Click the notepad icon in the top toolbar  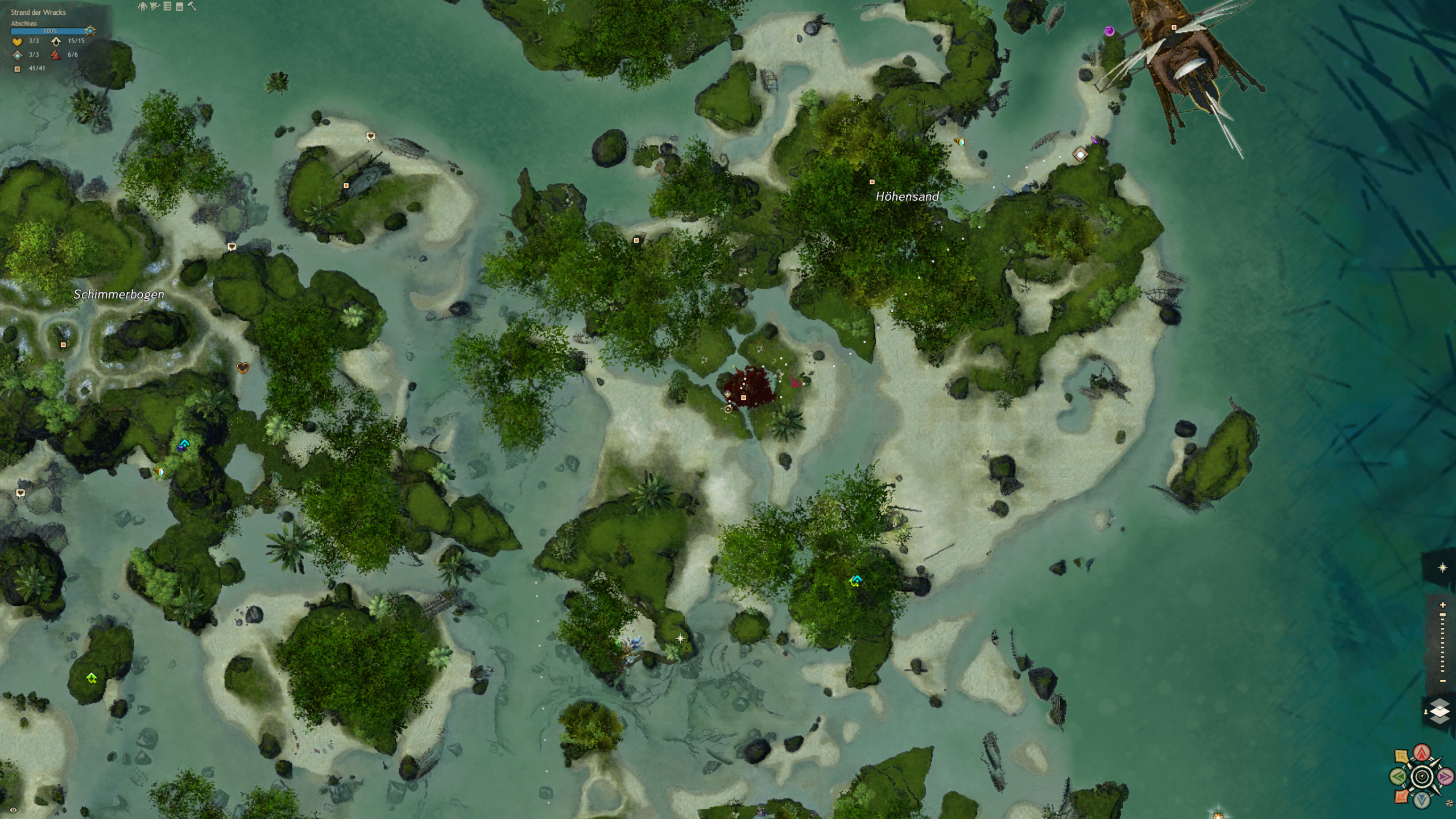click(x=180, y=6)
